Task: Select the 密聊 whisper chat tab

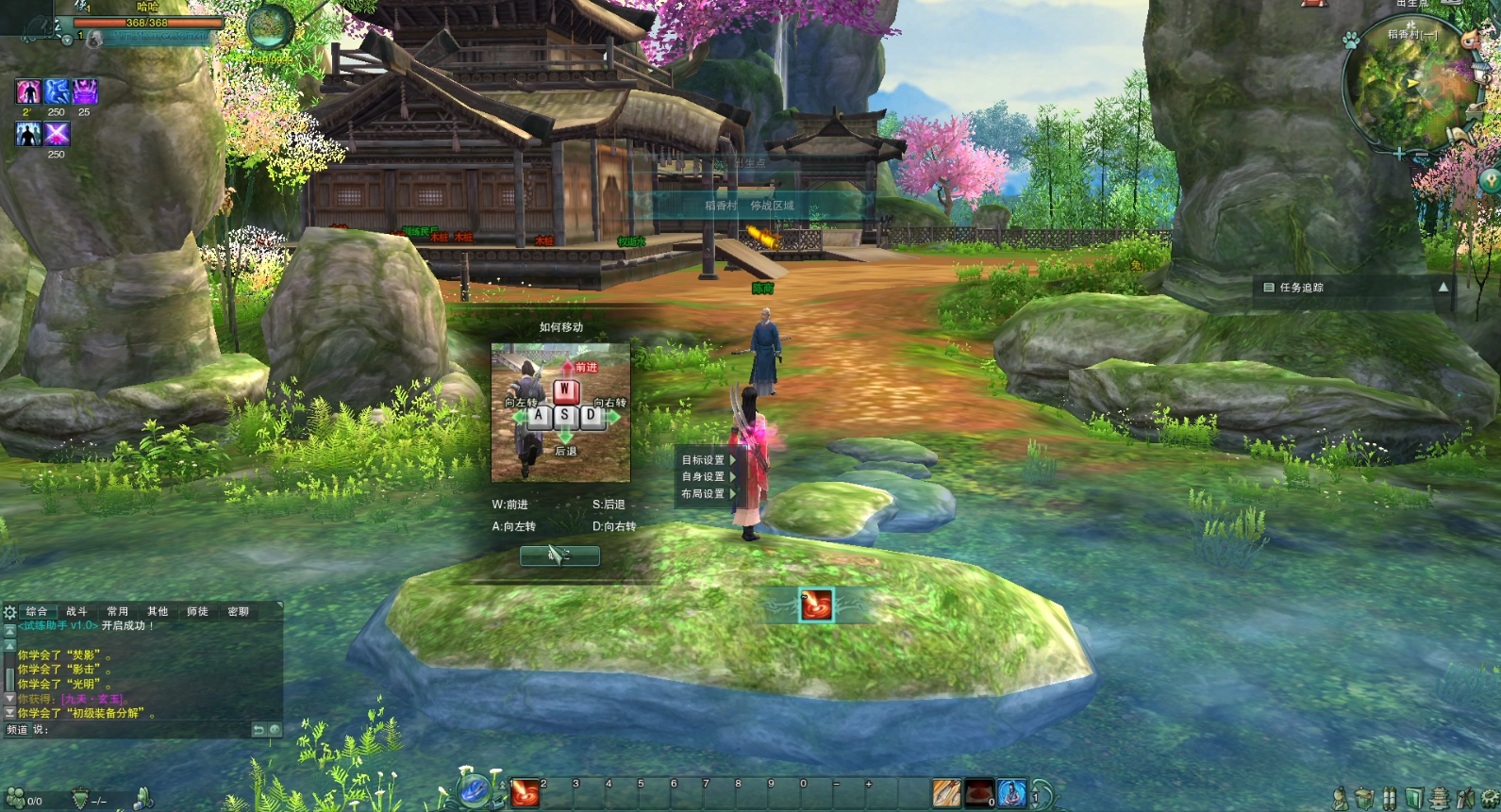Action: pyautogui.click(x=238, y=611)
